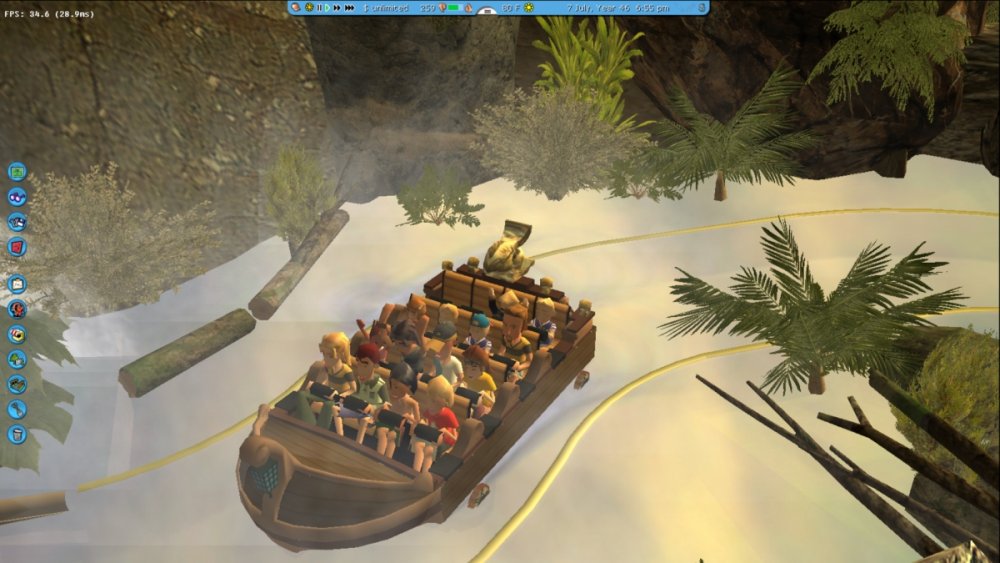Open the shops and facilities menu

pos(17,334)
